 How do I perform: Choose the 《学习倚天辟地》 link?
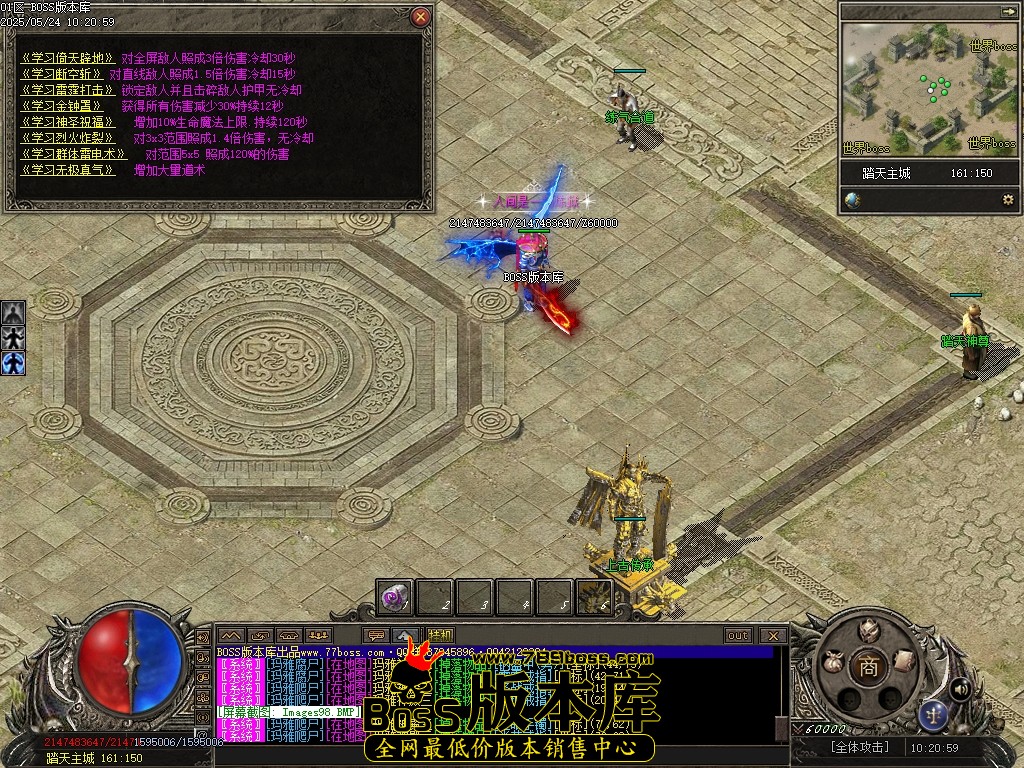[68, 58]
